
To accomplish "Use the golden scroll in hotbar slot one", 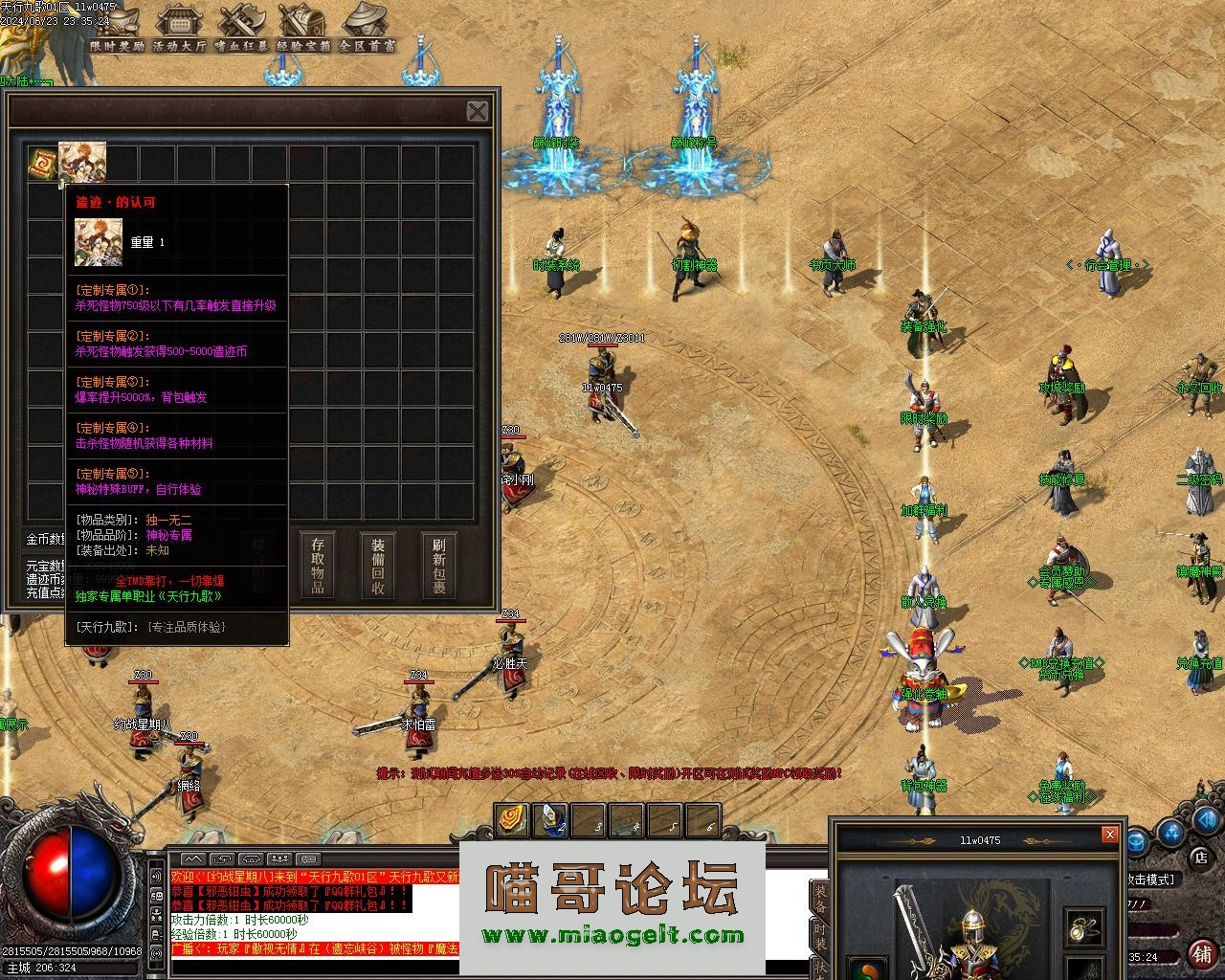I will coord(512,820).
